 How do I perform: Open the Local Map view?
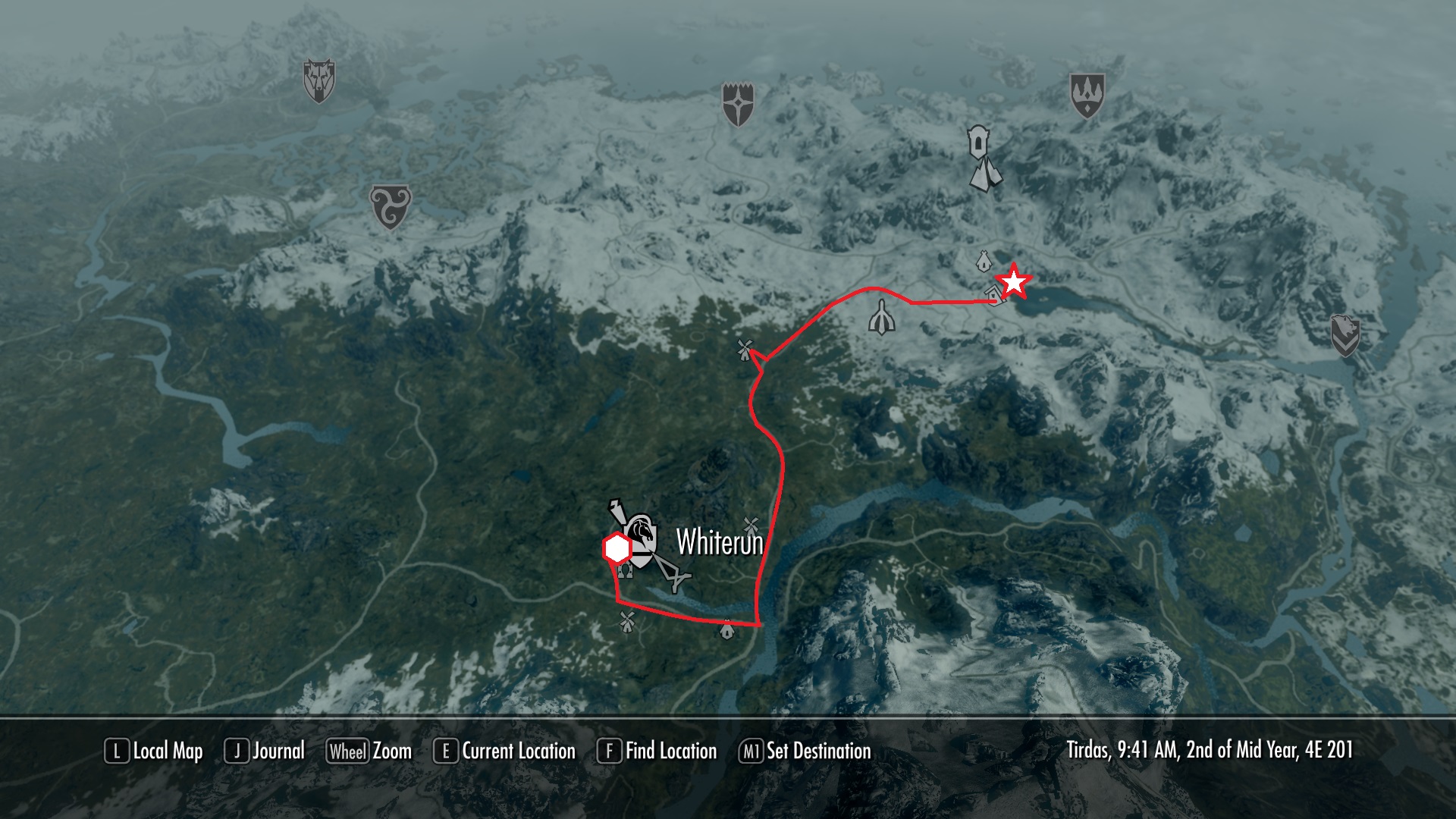click(154, 751)
